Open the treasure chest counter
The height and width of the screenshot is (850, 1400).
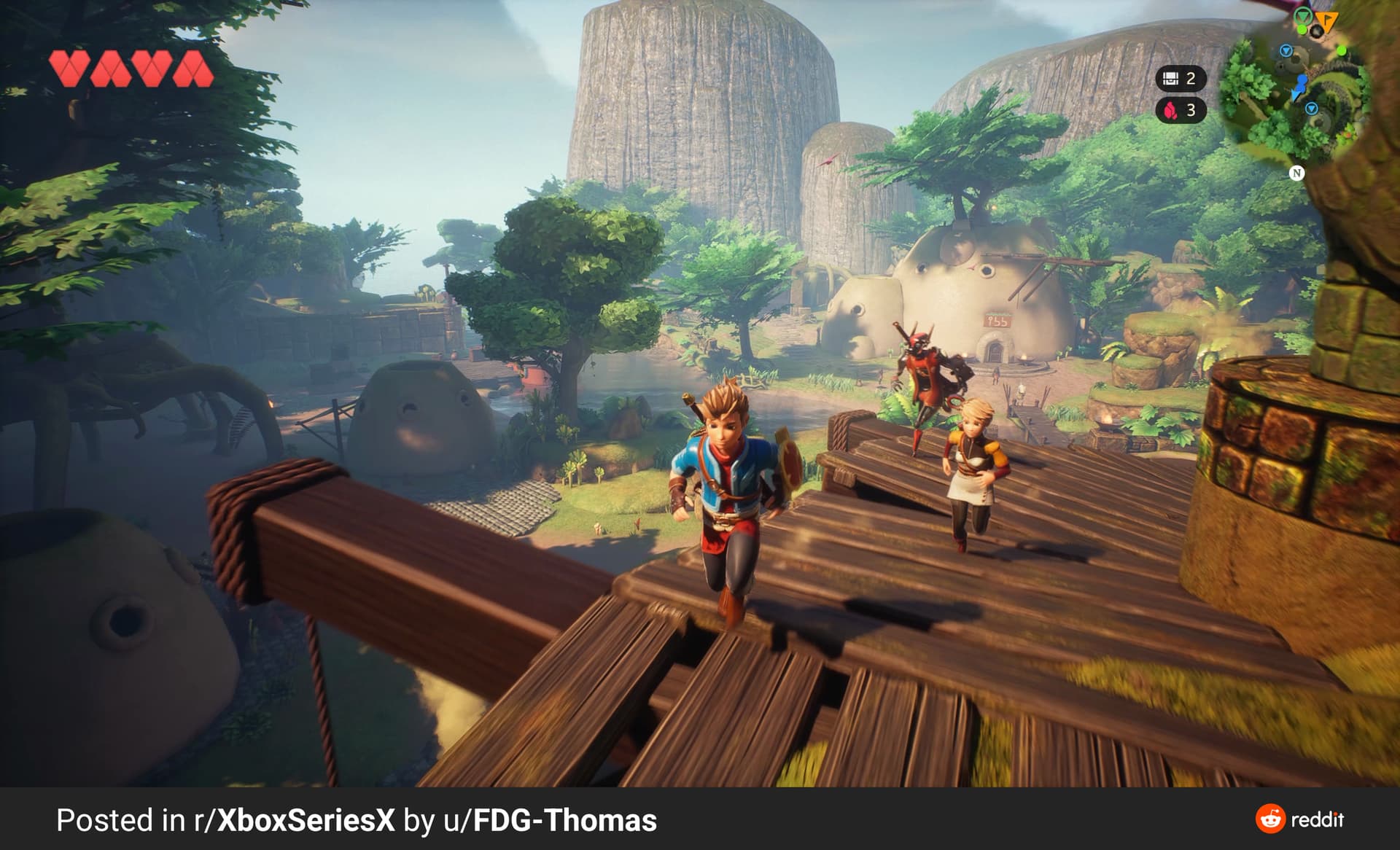[x=1180, y=78]
